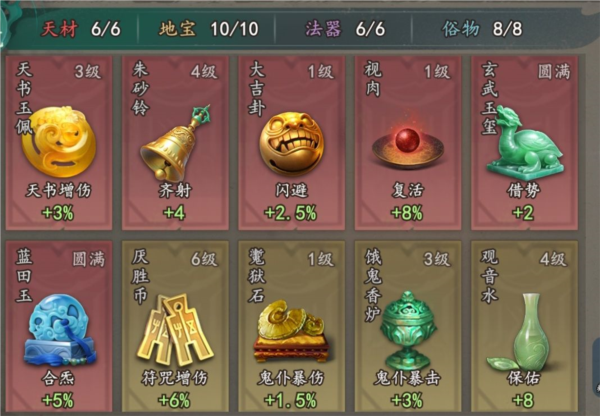Image resolution: width=600 pixels, height=416 pixels.
Task: Pick the 观音水 green vase card
Action: coord(523,327)
